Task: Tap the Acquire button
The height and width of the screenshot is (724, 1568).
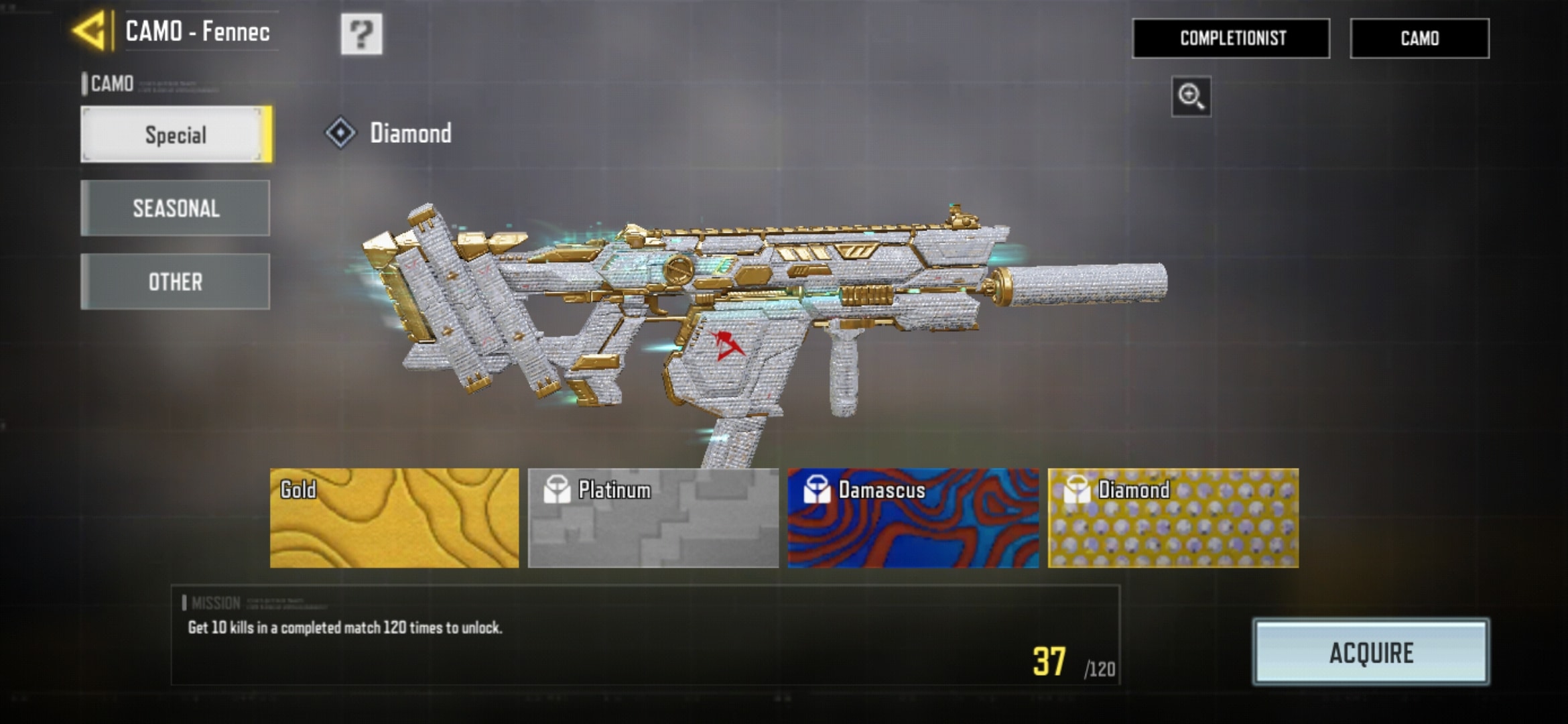Action: pyautogui.click(x=1371, y=652)
